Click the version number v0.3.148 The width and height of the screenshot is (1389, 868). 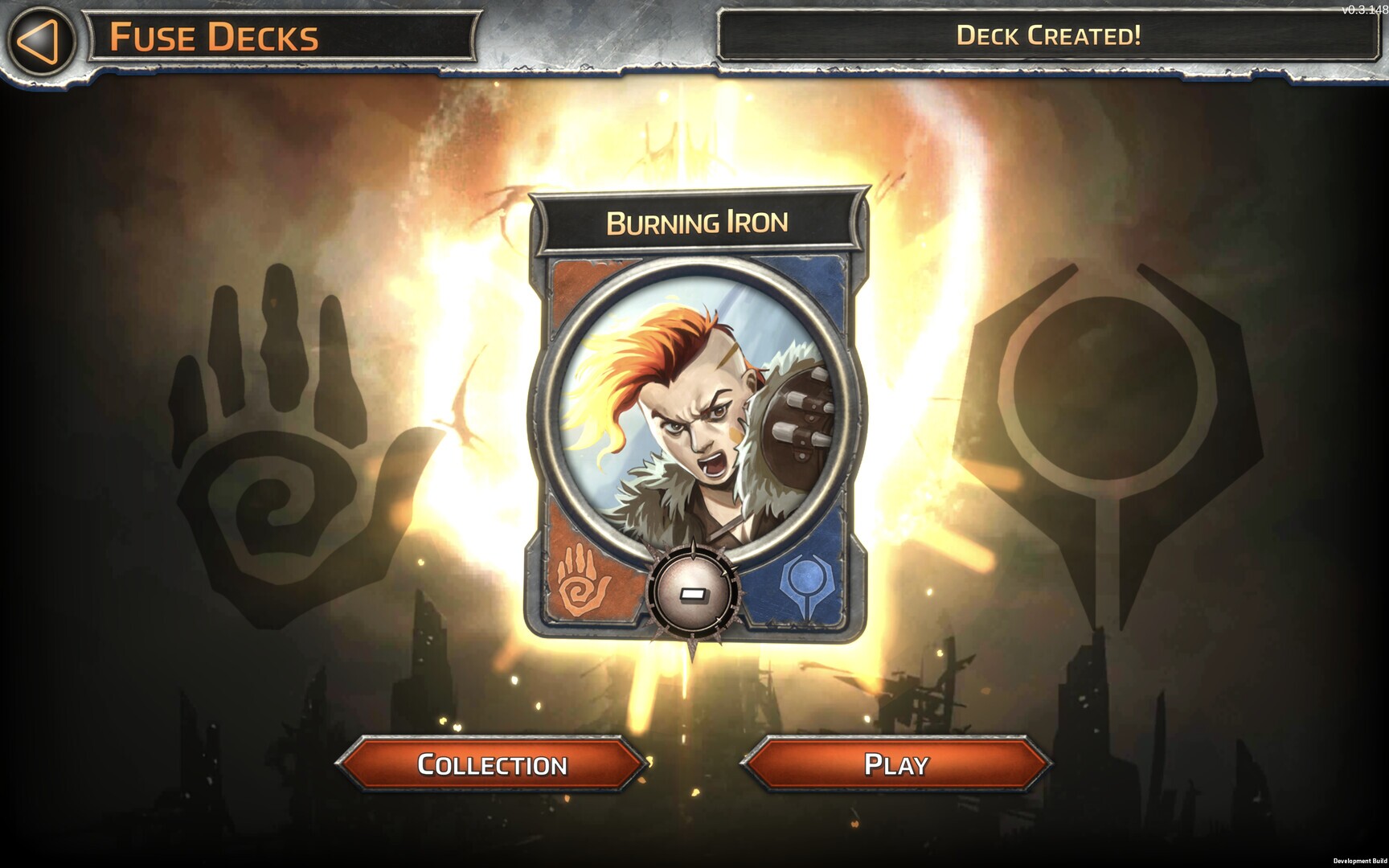[1363, 8]
